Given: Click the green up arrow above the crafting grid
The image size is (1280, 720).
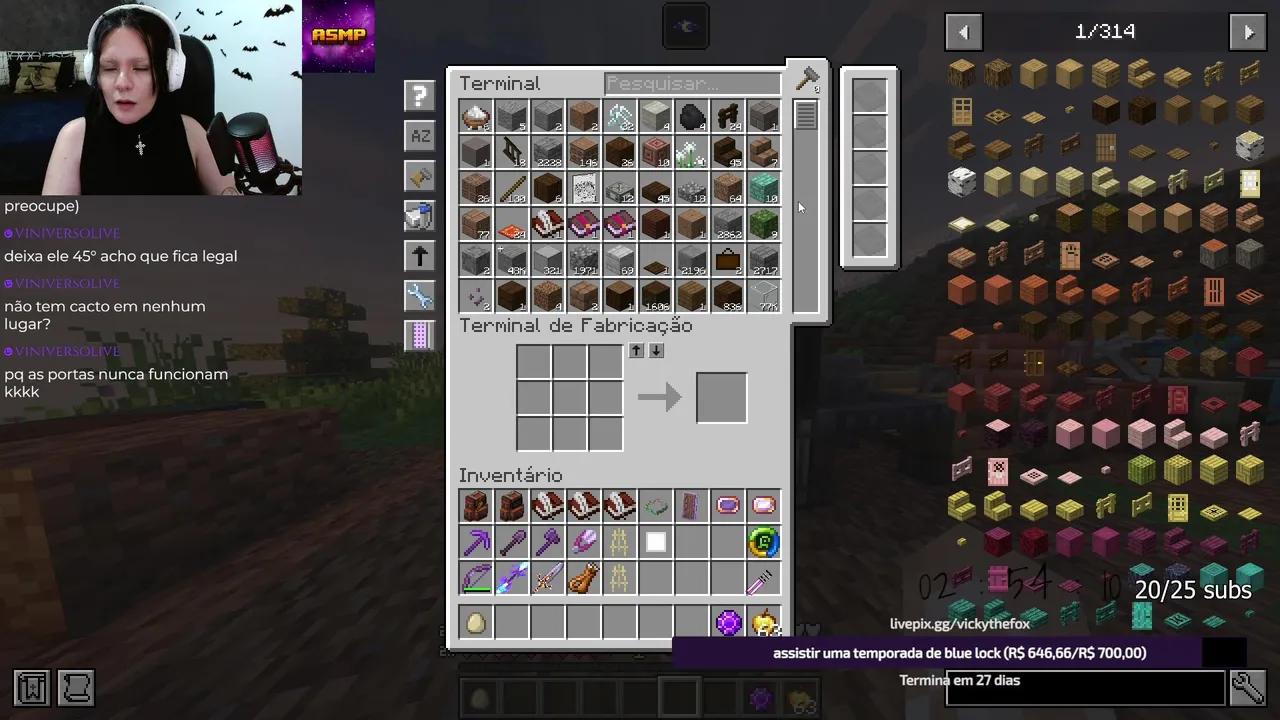Looking at the screenshot, I should coord(636,351).
